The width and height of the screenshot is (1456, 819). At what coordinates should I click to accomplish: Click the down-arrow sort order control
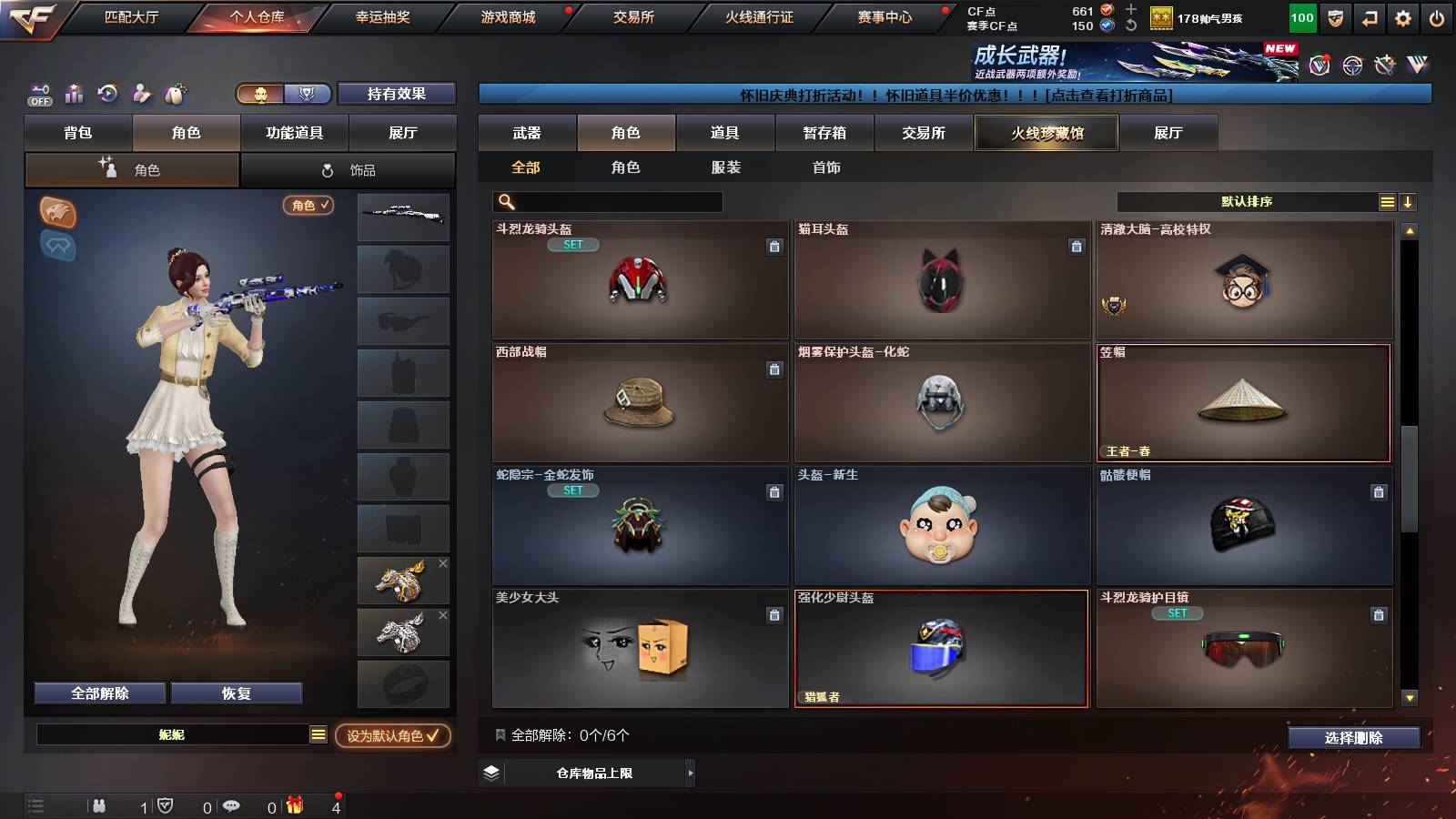(1407, 201)
